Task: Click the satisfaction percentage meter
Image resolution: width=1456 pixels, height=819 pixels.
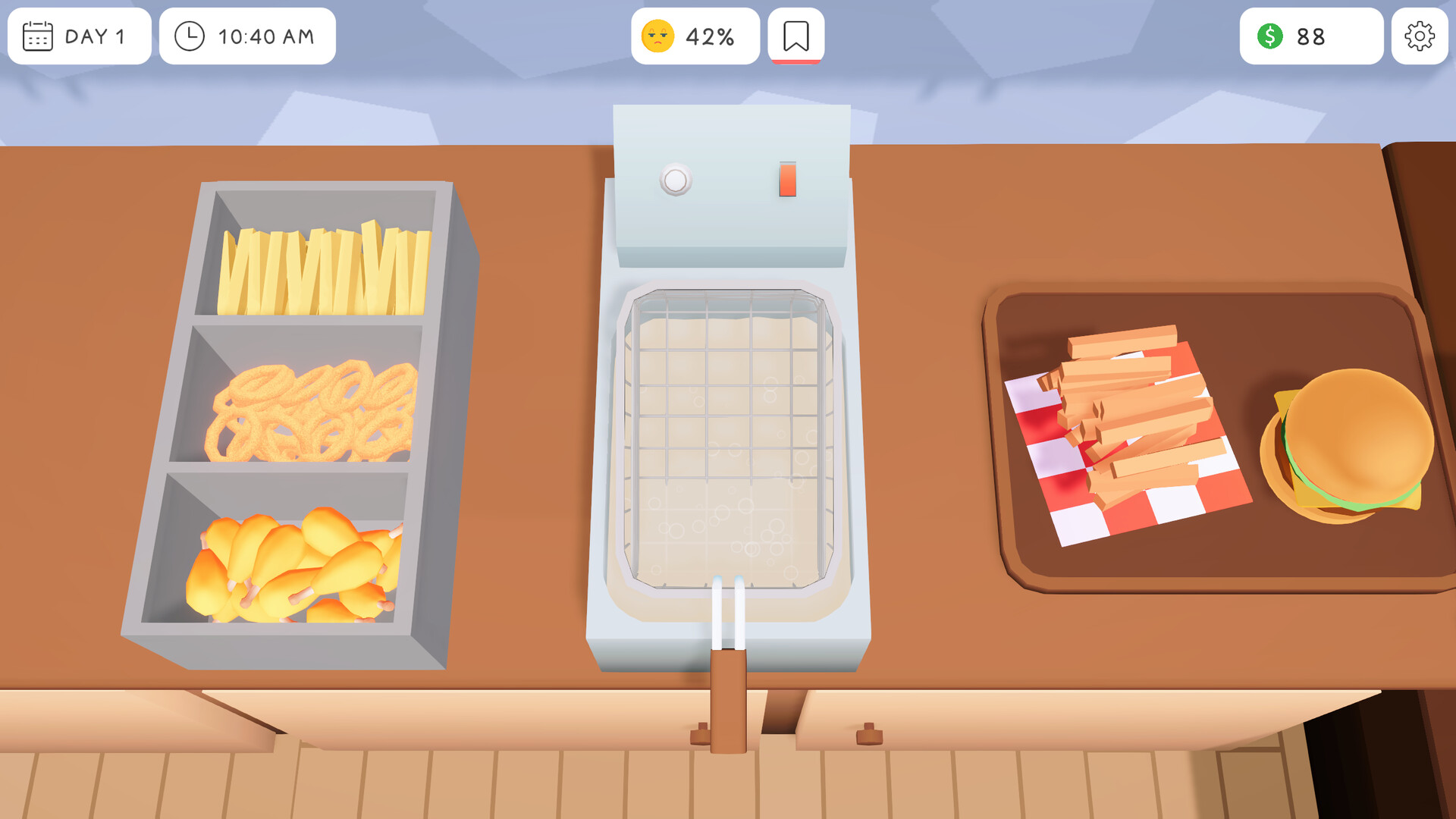Action: pyautogui.click(x=695, y=35)
